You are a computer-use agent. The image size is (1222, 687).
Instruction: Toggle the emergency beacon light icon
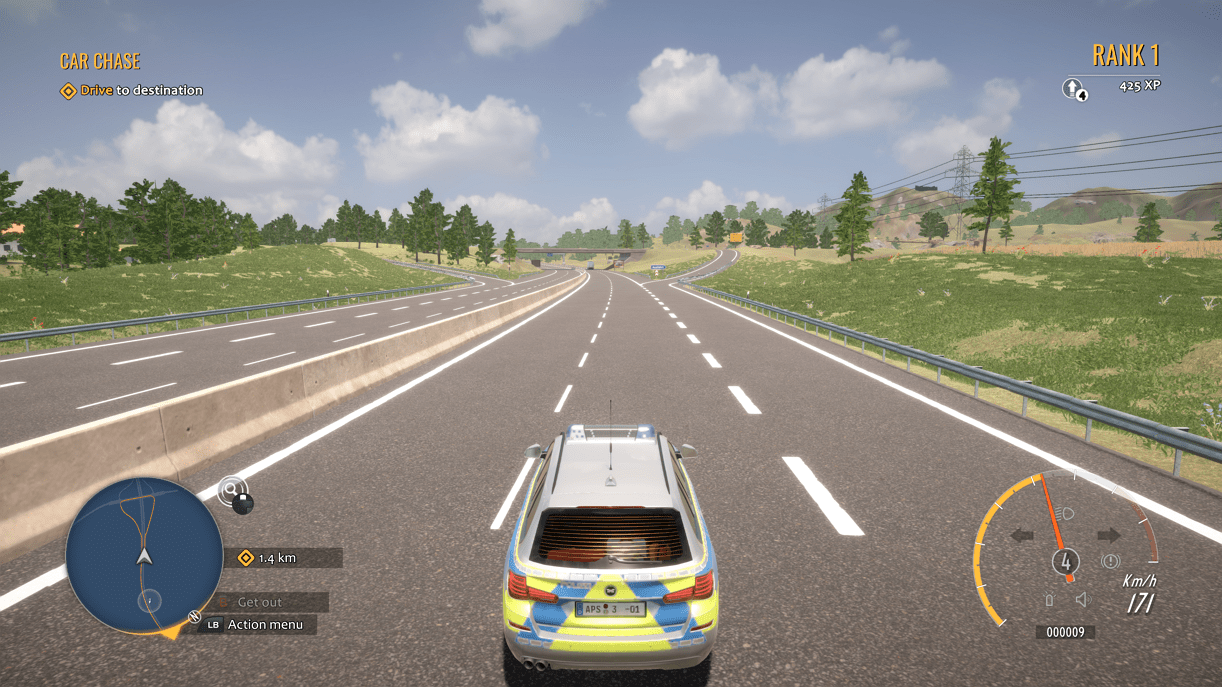[x=1049, y=600]
